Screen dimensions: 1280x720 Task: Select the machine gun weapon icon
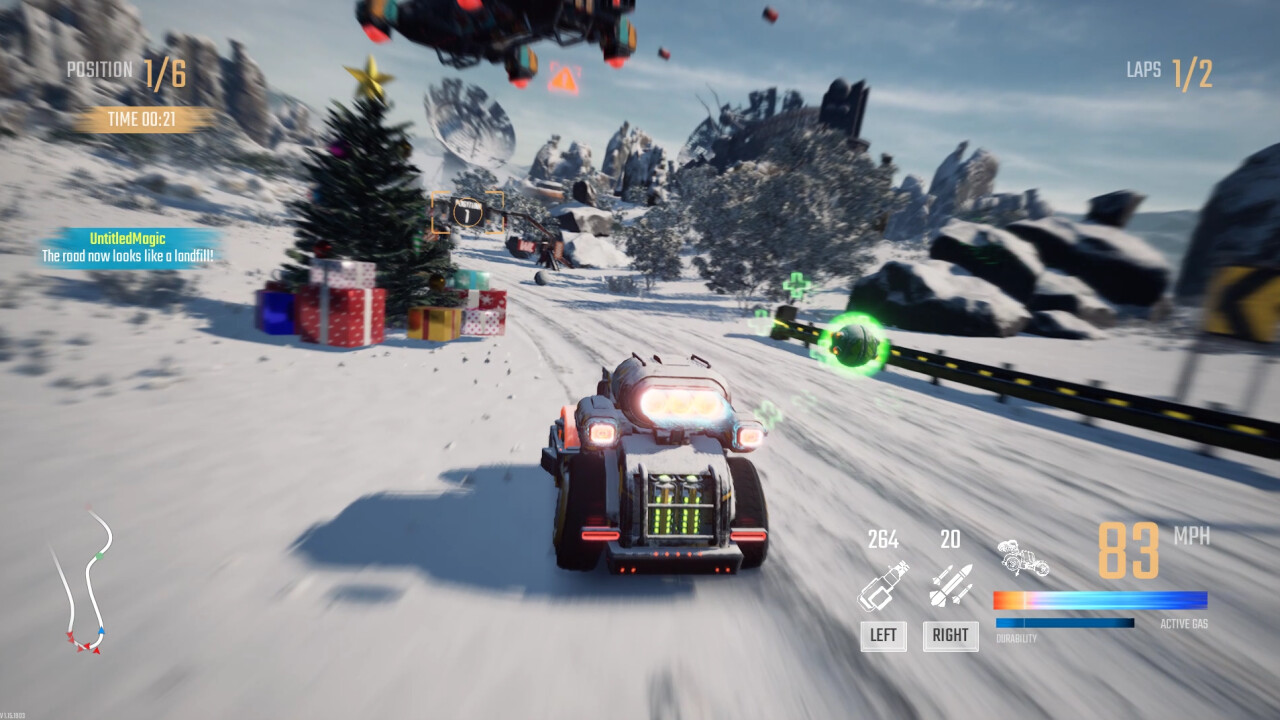(x=883, y=587)
